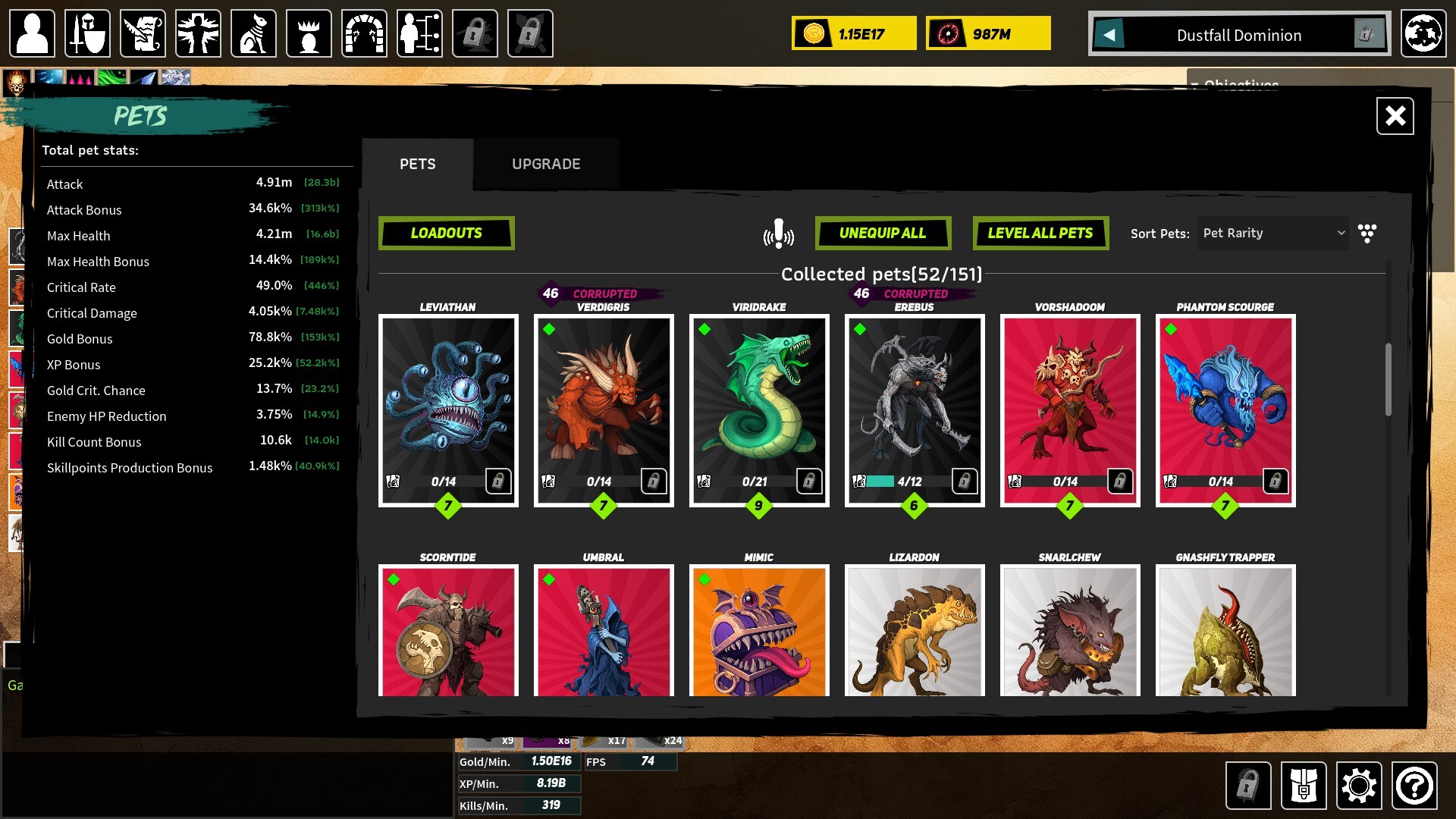This screenshot has height=819, width=1456.
Task: Toggle the pet grid layout icon
Action: (x=1367, y=233)
